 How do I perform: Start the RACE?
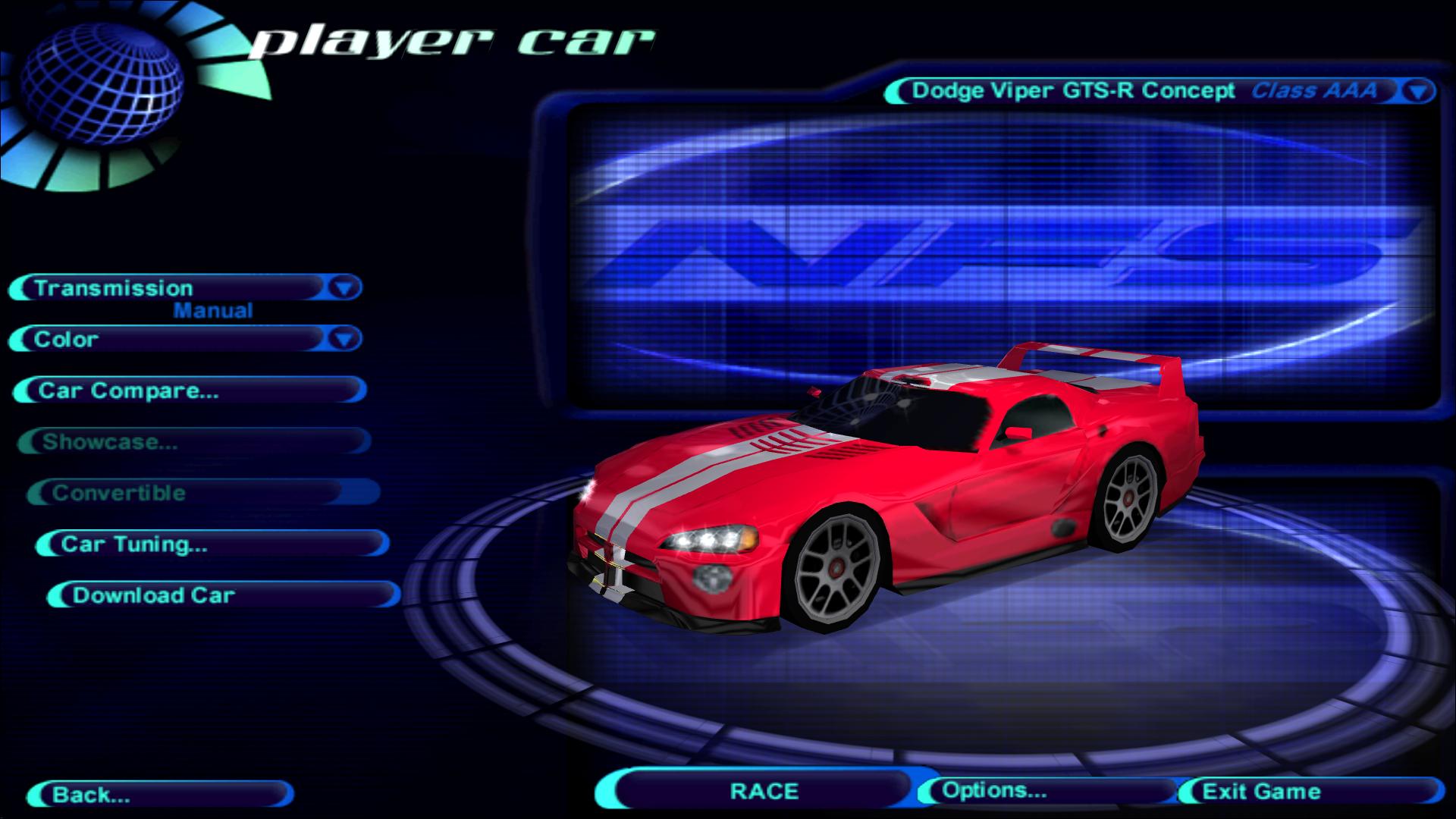click(x=764, y=791)
